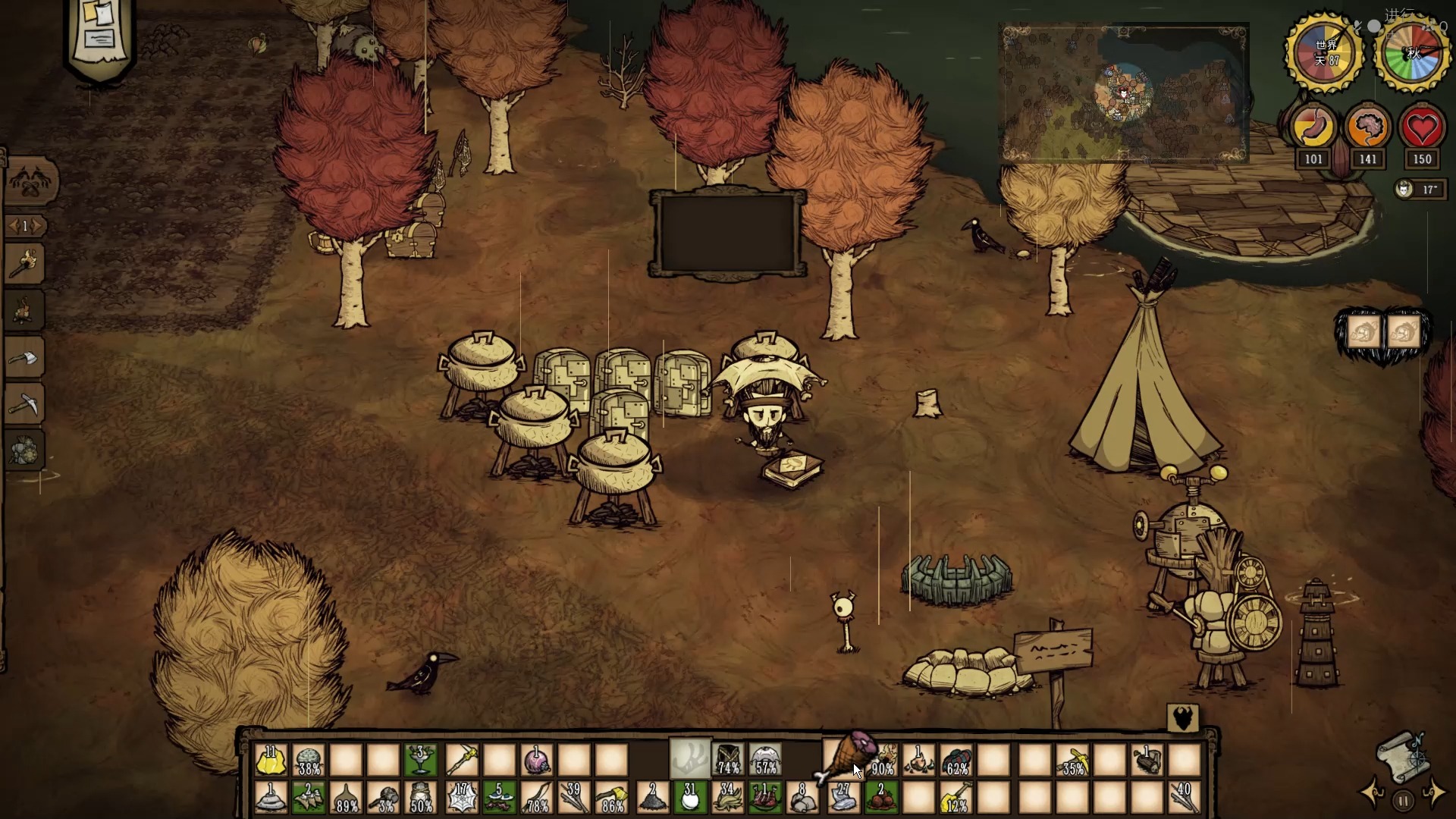Select the golden pickaxe slot
This screenshot has height=819, width=1456.
pyautogui.click(x=1074, y=760)
